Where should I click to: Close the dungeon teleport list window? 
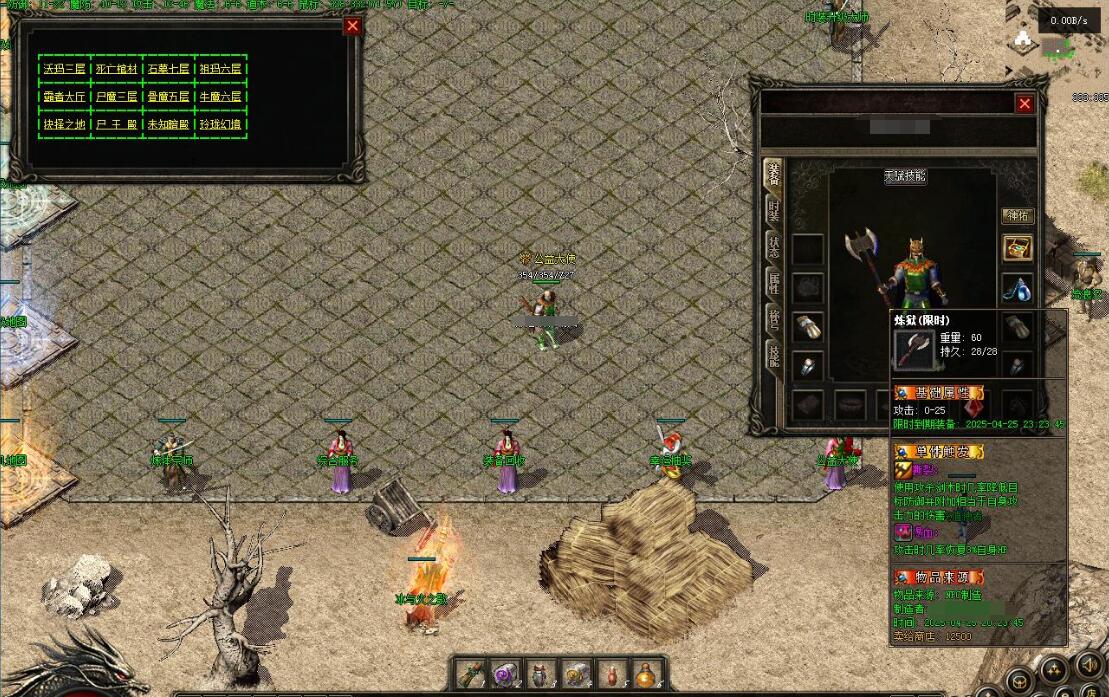pyautogui.click(x=352, y=27)
